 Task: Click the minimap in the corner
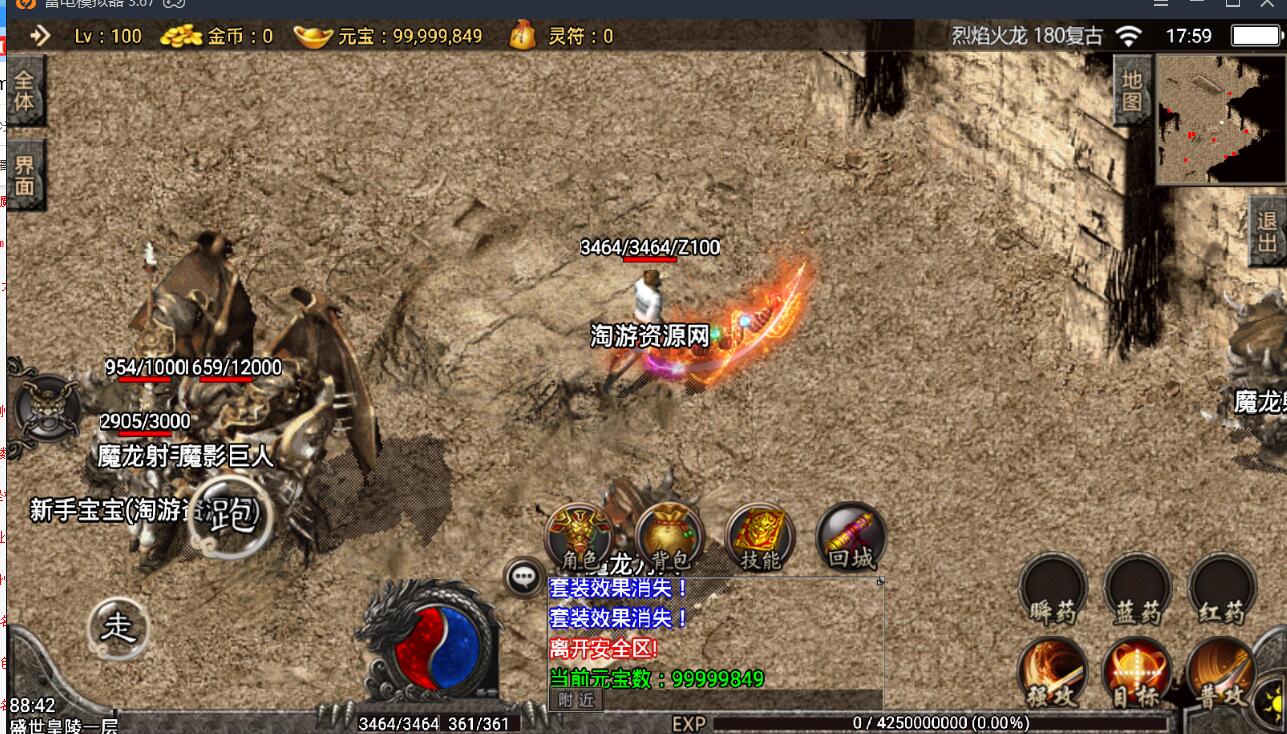(1220, 120)
